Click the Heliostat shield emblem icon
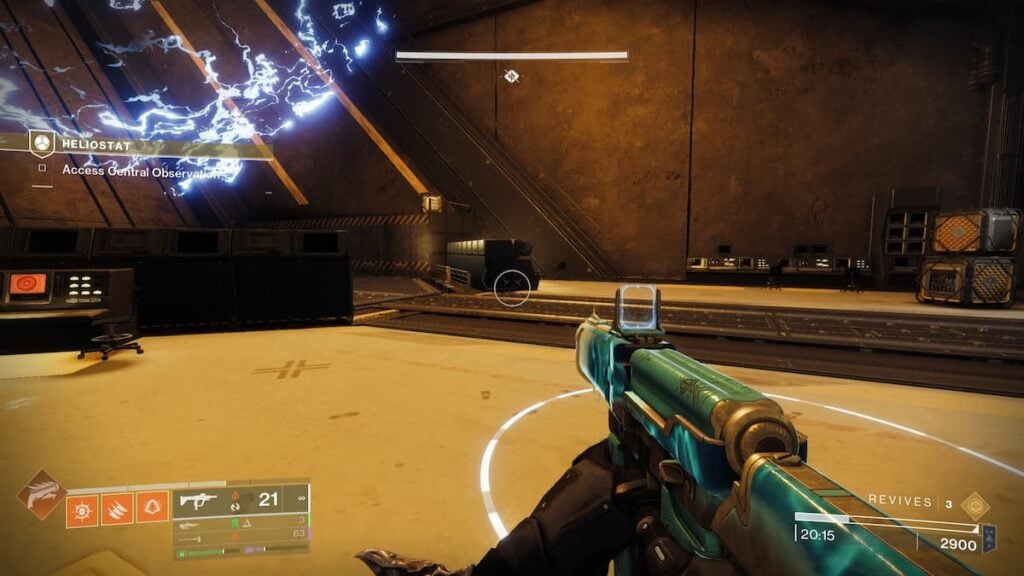The height and width of the screenshot is (576, 1024). (x=41, y=144)
